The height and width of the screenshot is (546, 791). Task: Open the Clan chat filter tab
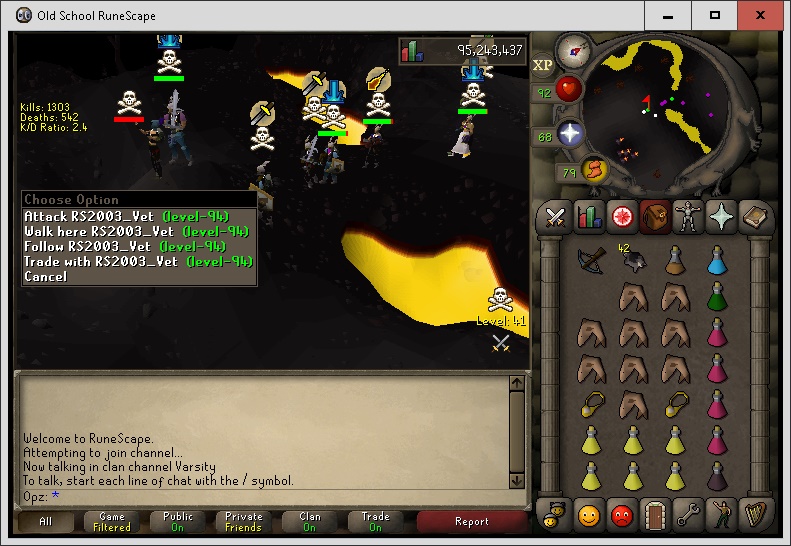[x=309, y=521]
